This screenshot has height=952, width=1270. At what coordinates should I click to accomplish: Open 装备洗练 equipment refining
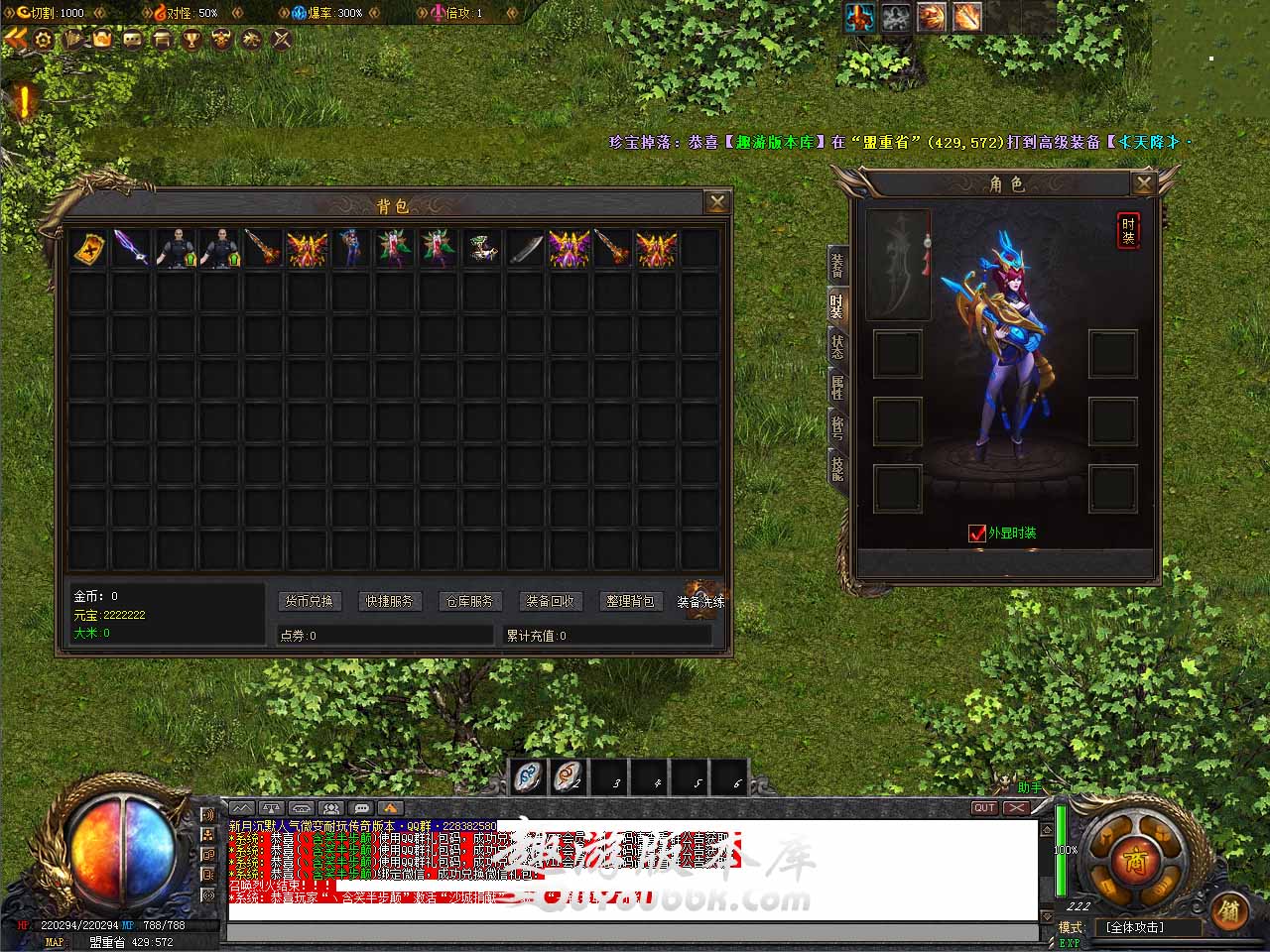[x=701, y=601]
